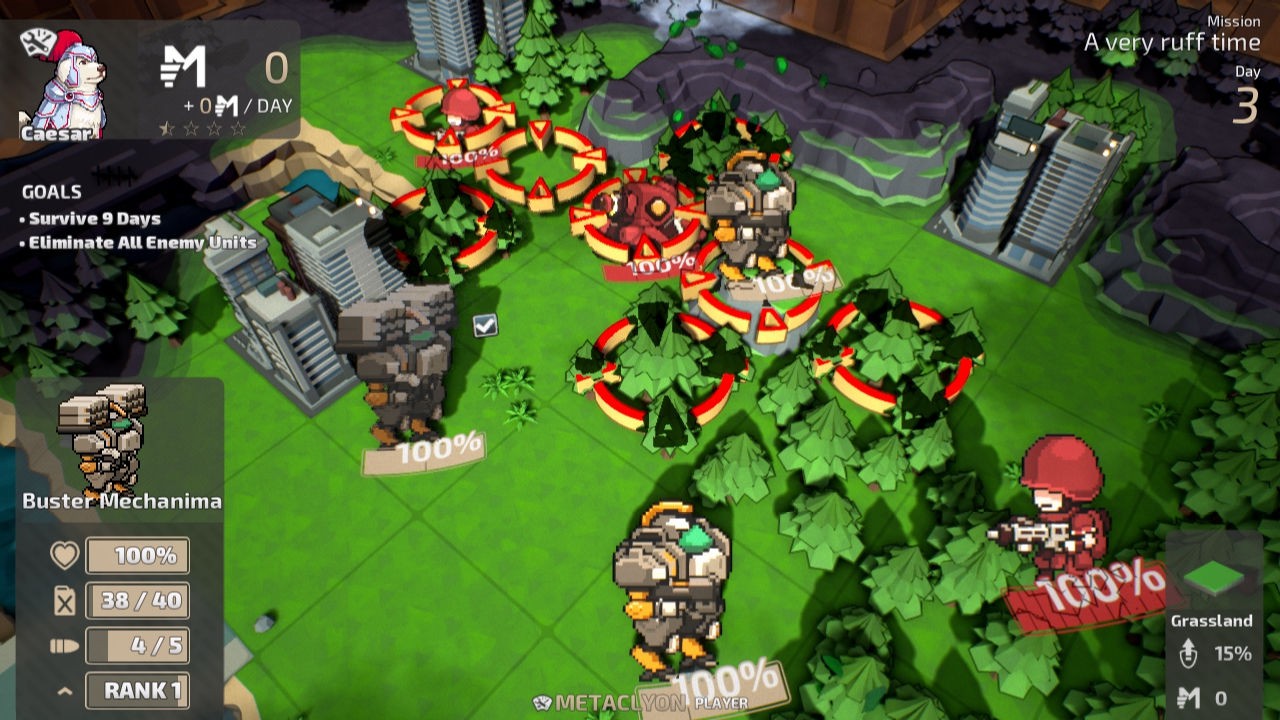Click the defense shield icon next to 15%
1280x720 pixels.
click(1189, 653)
